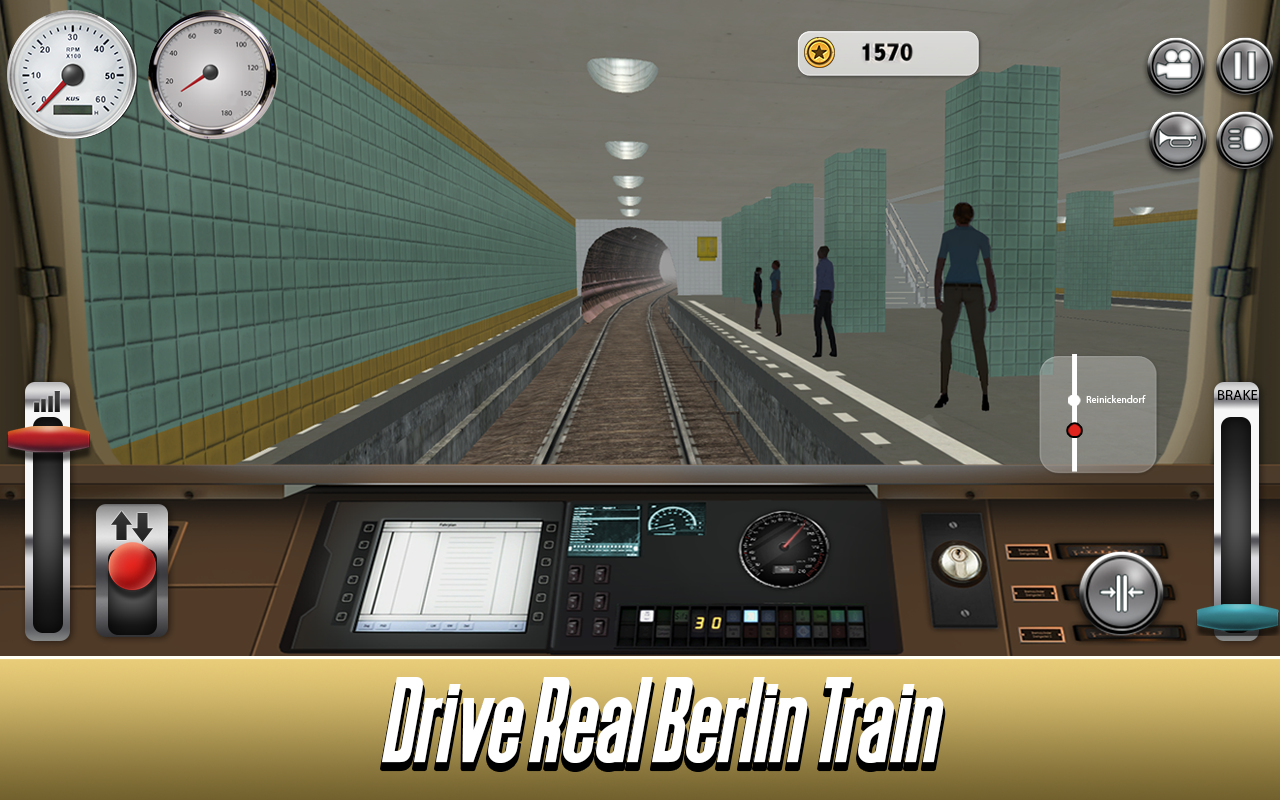Image resolution: width=1280 pixels, height=800 pixels.
Task: Flip a rocker switch on the left console
Action: coord(576,575)
